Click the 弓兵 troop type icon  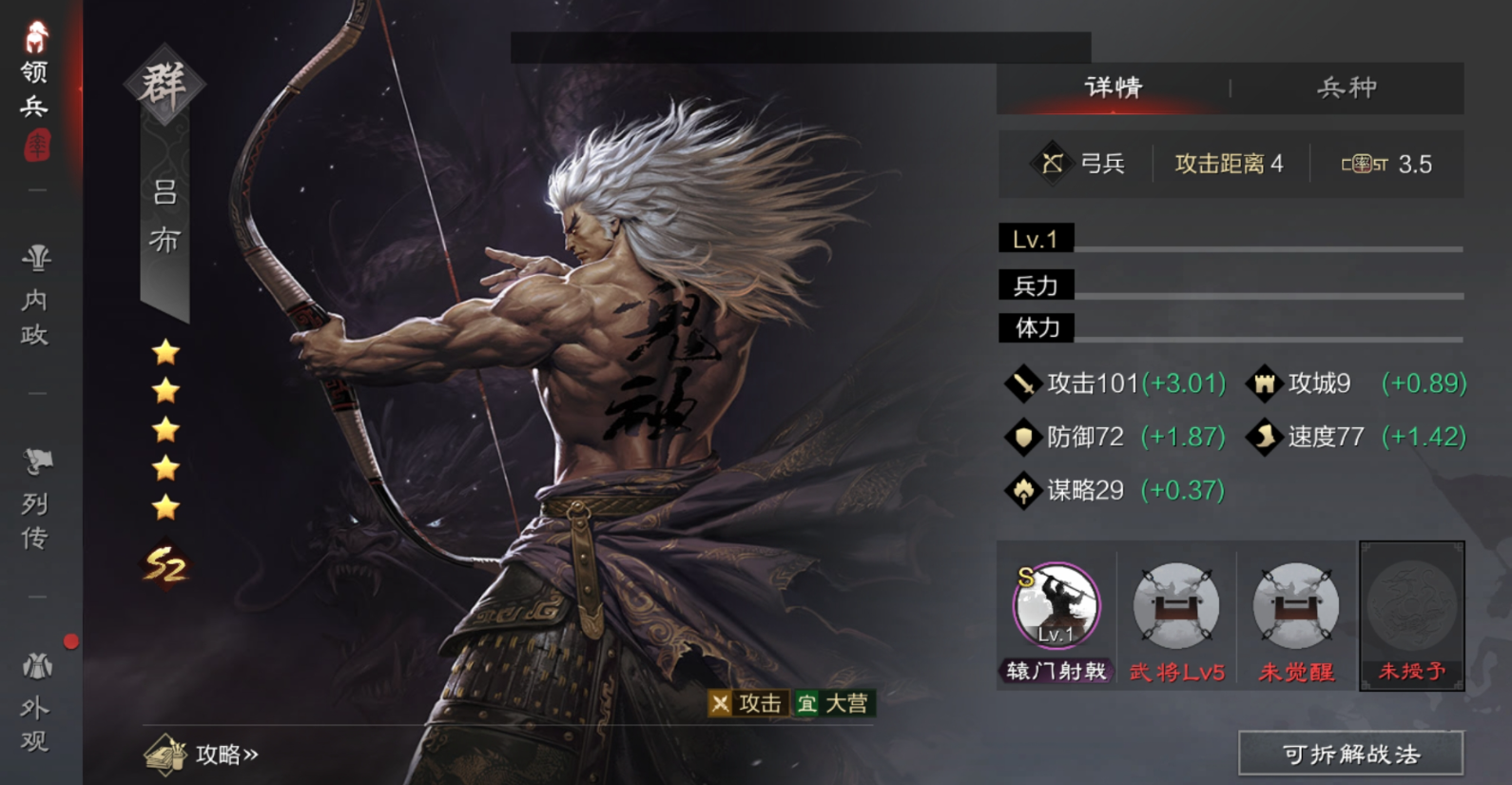1052,164
